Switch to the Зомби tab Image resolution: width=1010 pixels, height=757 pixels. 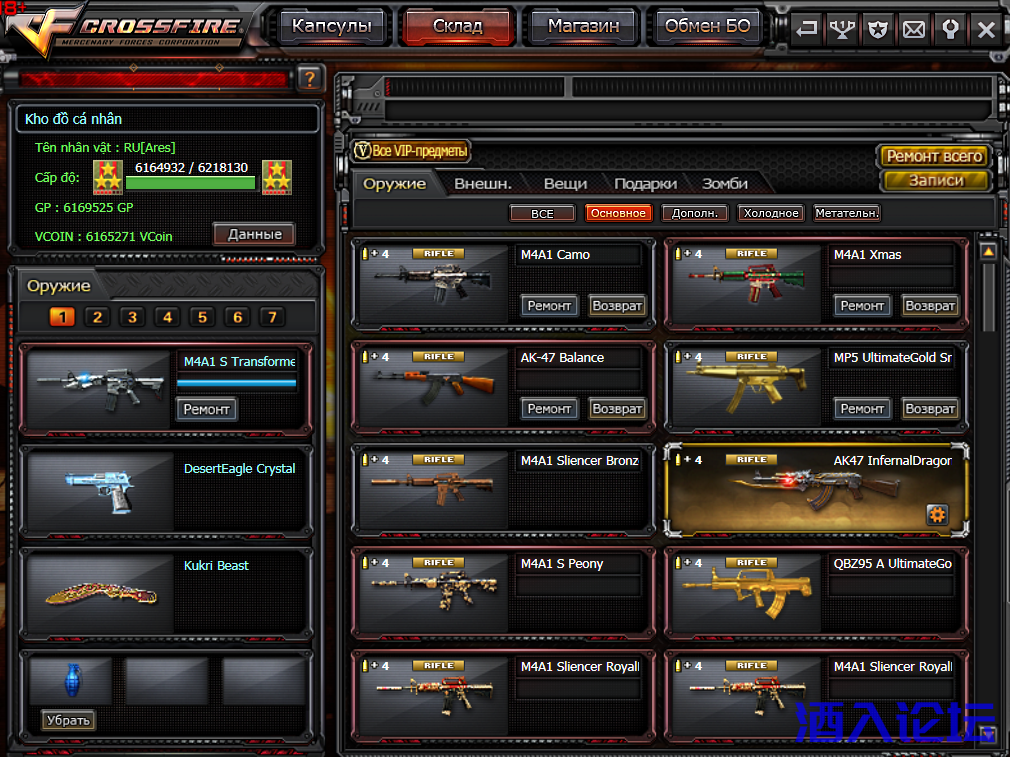(725, 184)
